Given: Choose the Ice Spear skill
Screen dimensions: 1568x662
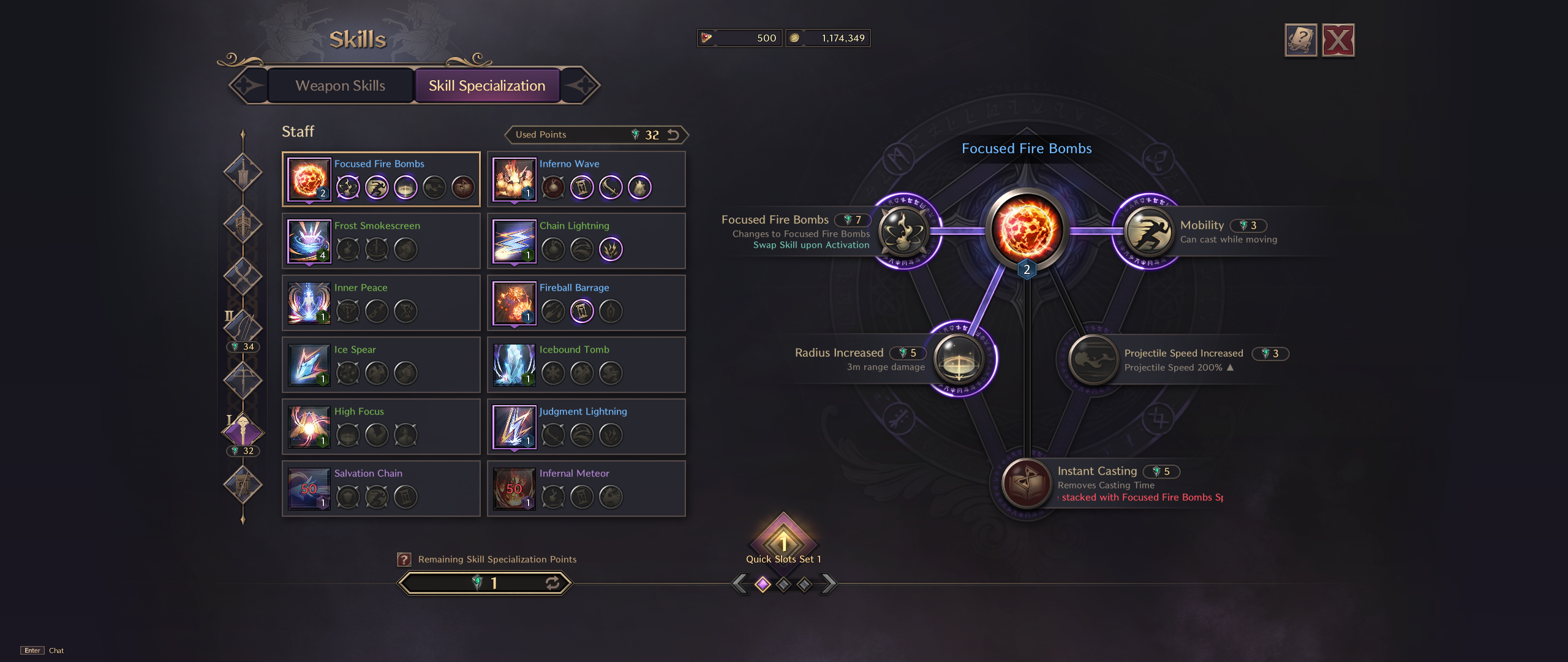Looking at the screenshot, I should pos(309,365).
